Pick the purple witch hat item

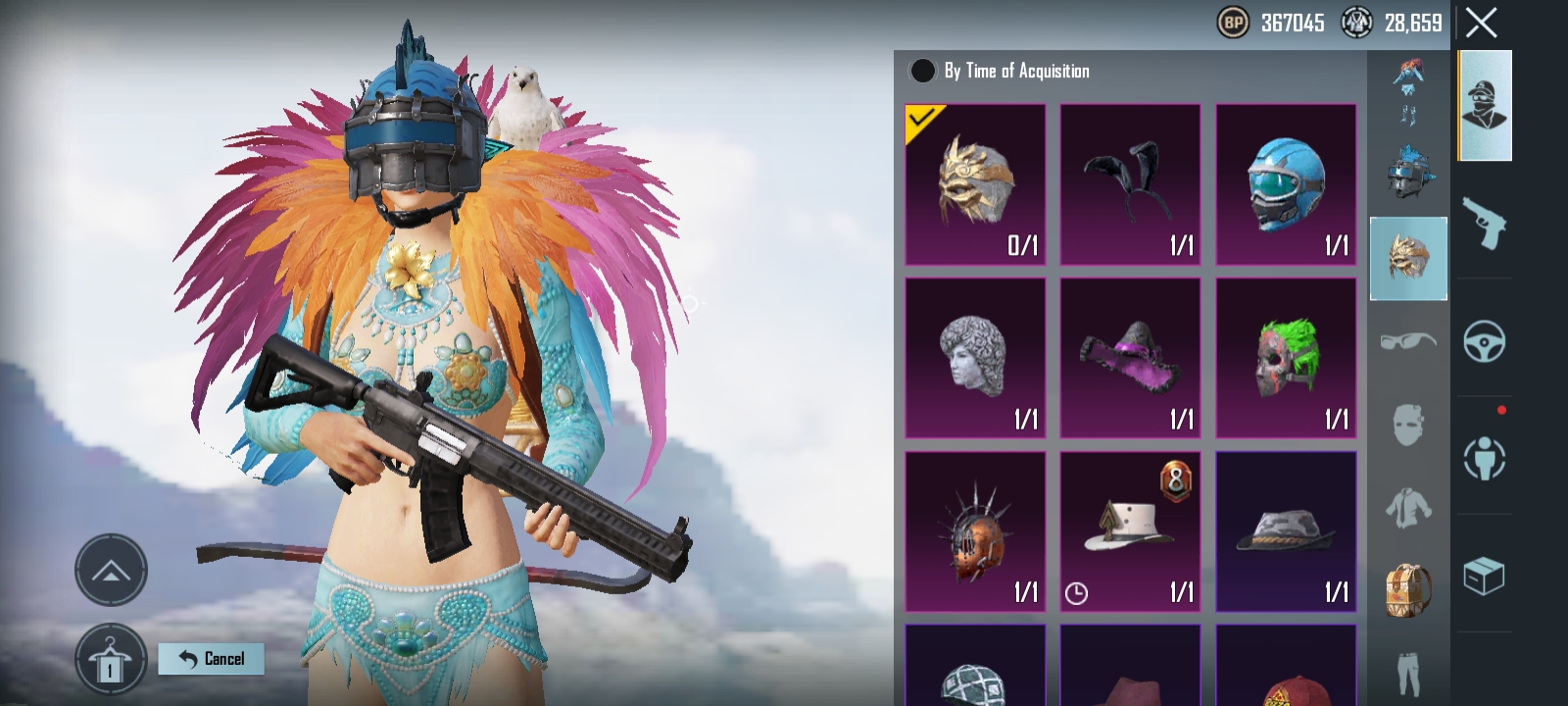(1130, 358)
